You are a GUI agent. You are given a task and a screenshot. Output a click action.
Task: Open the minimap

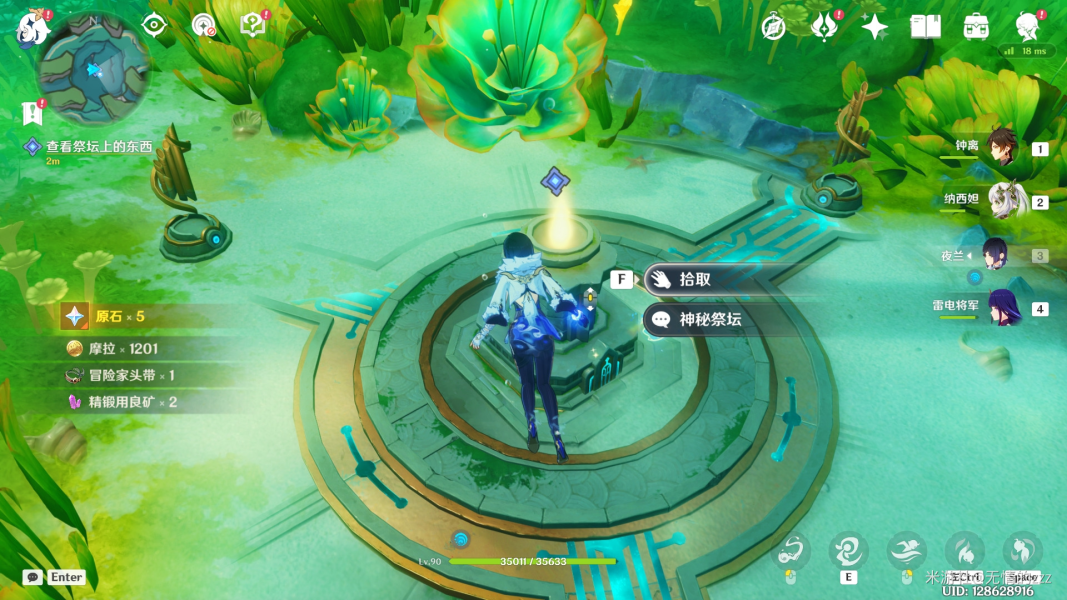tap(93, 68)
